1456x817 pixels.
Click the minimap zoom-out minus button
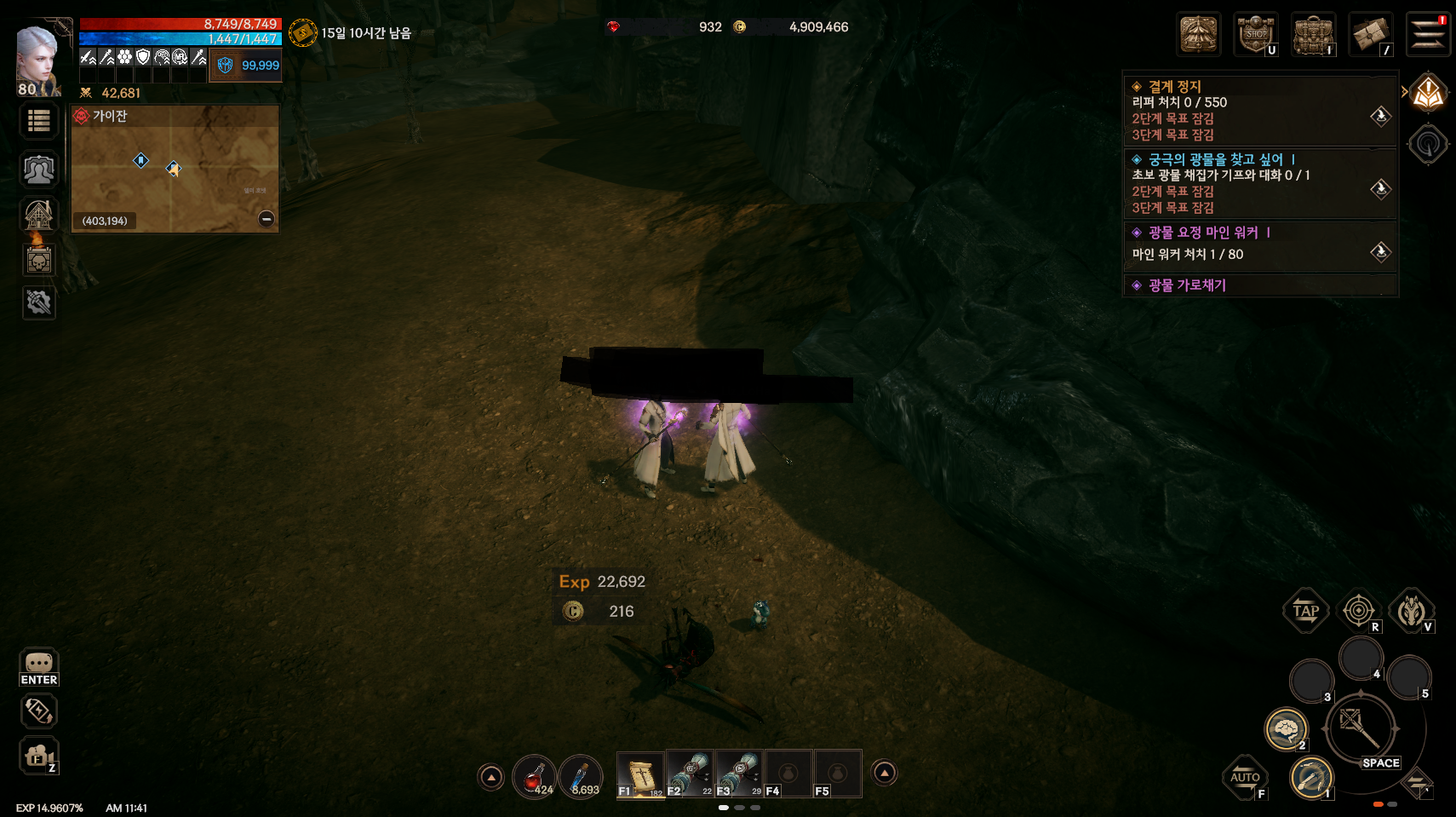tap(267, 219)
